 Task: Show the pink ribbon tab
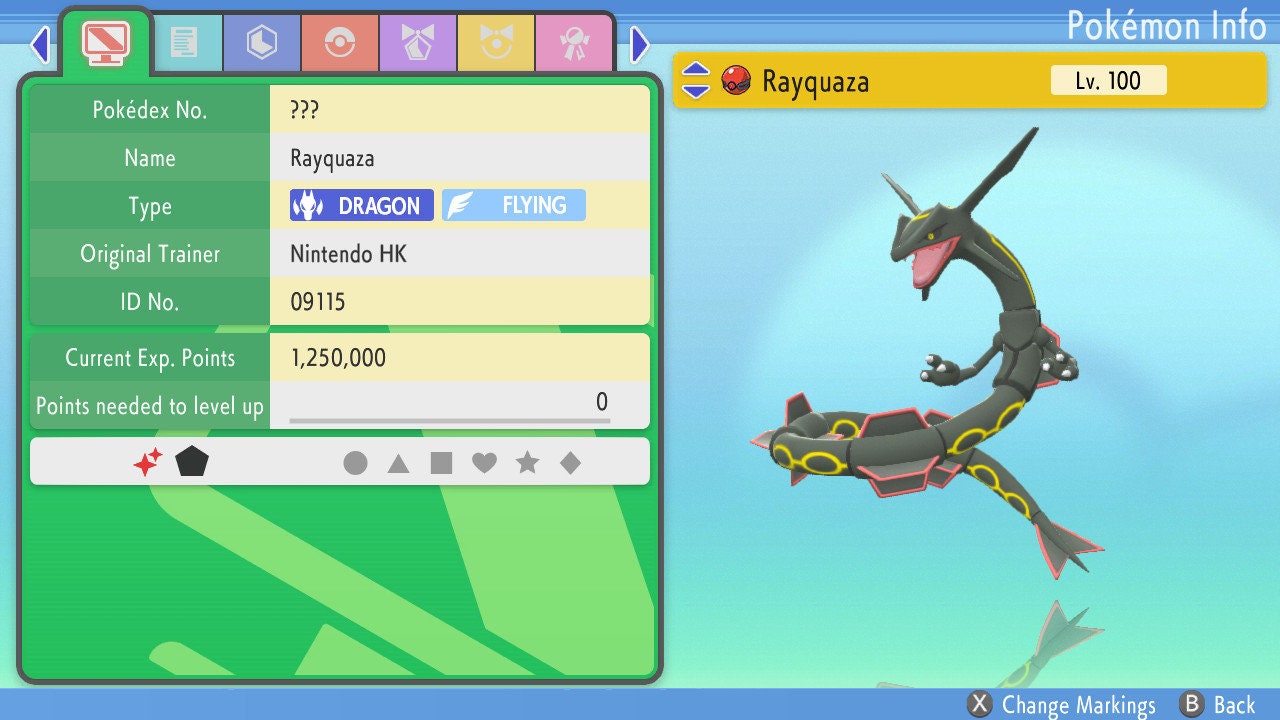573,42
